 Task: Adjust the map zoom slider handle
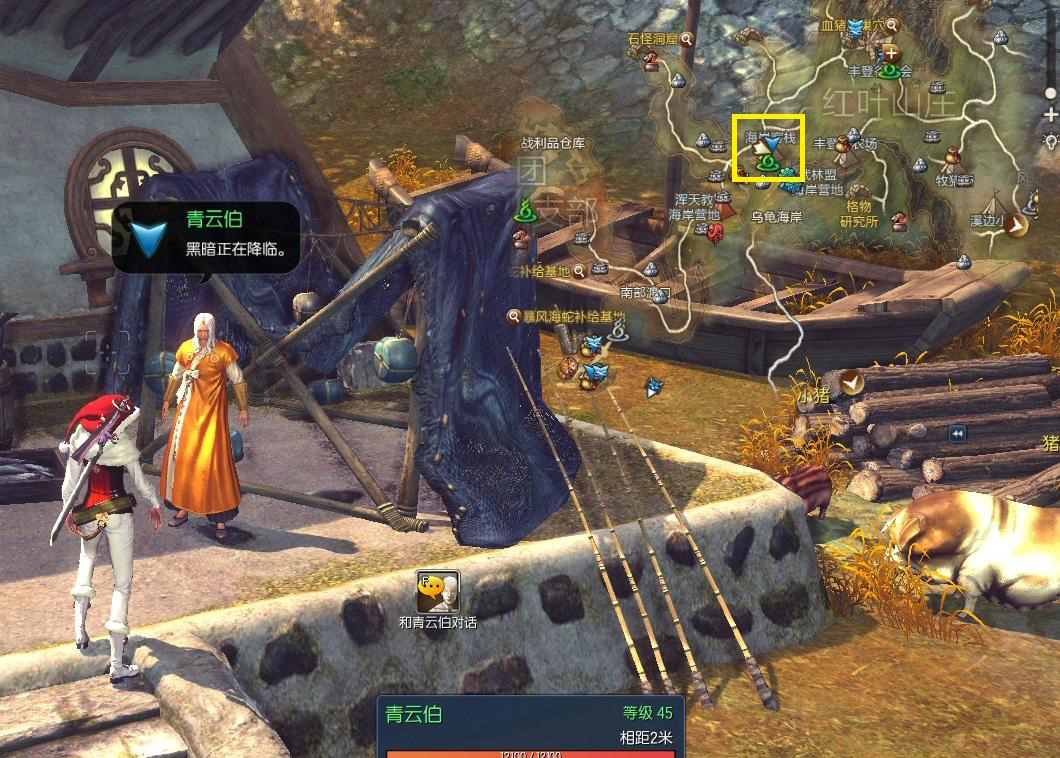coord(1050,93)
